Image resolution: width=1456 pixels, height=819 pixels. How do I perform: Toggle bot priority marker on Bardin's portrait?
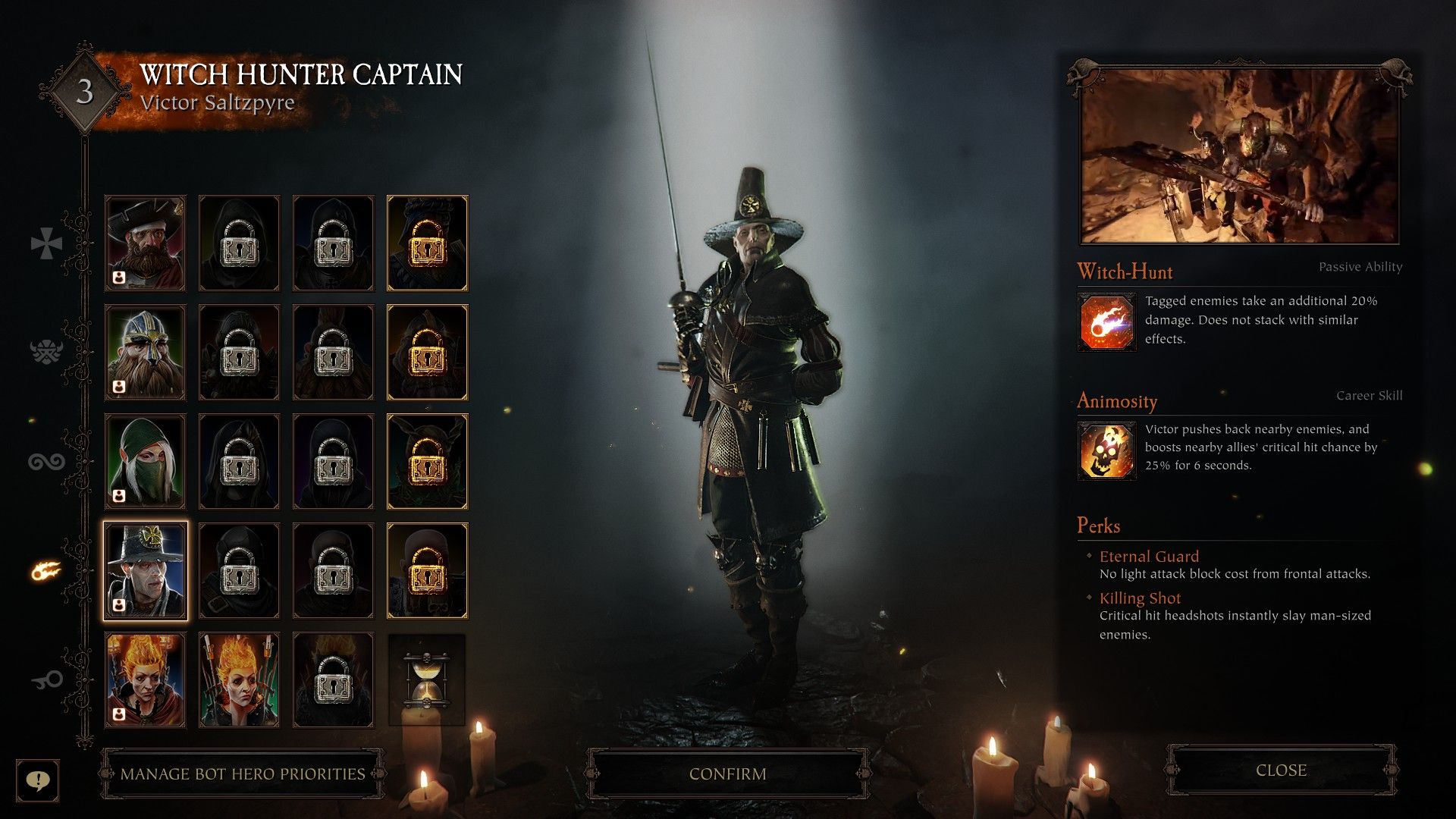(x=118, y=388)
